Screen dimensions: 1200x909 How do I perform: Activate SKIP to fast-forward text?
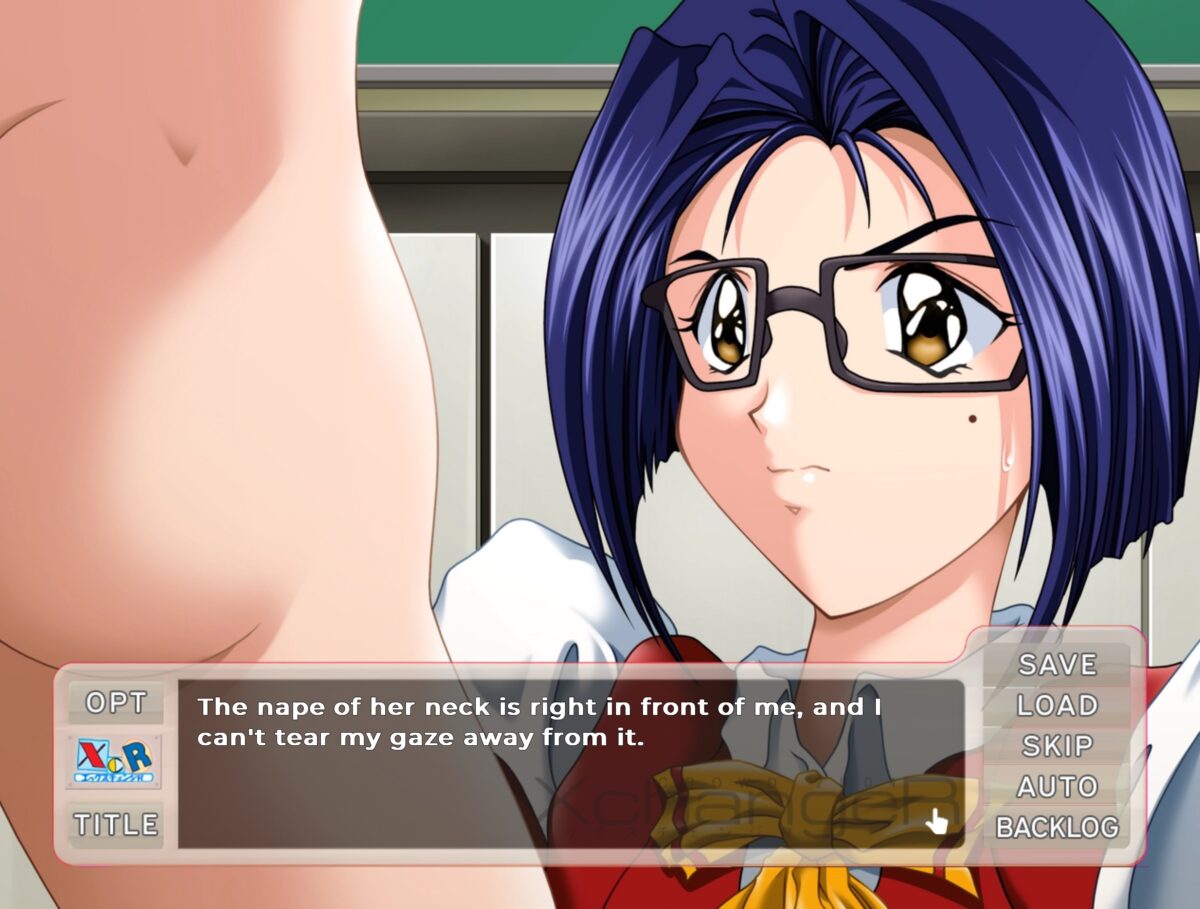[1057, 746]
